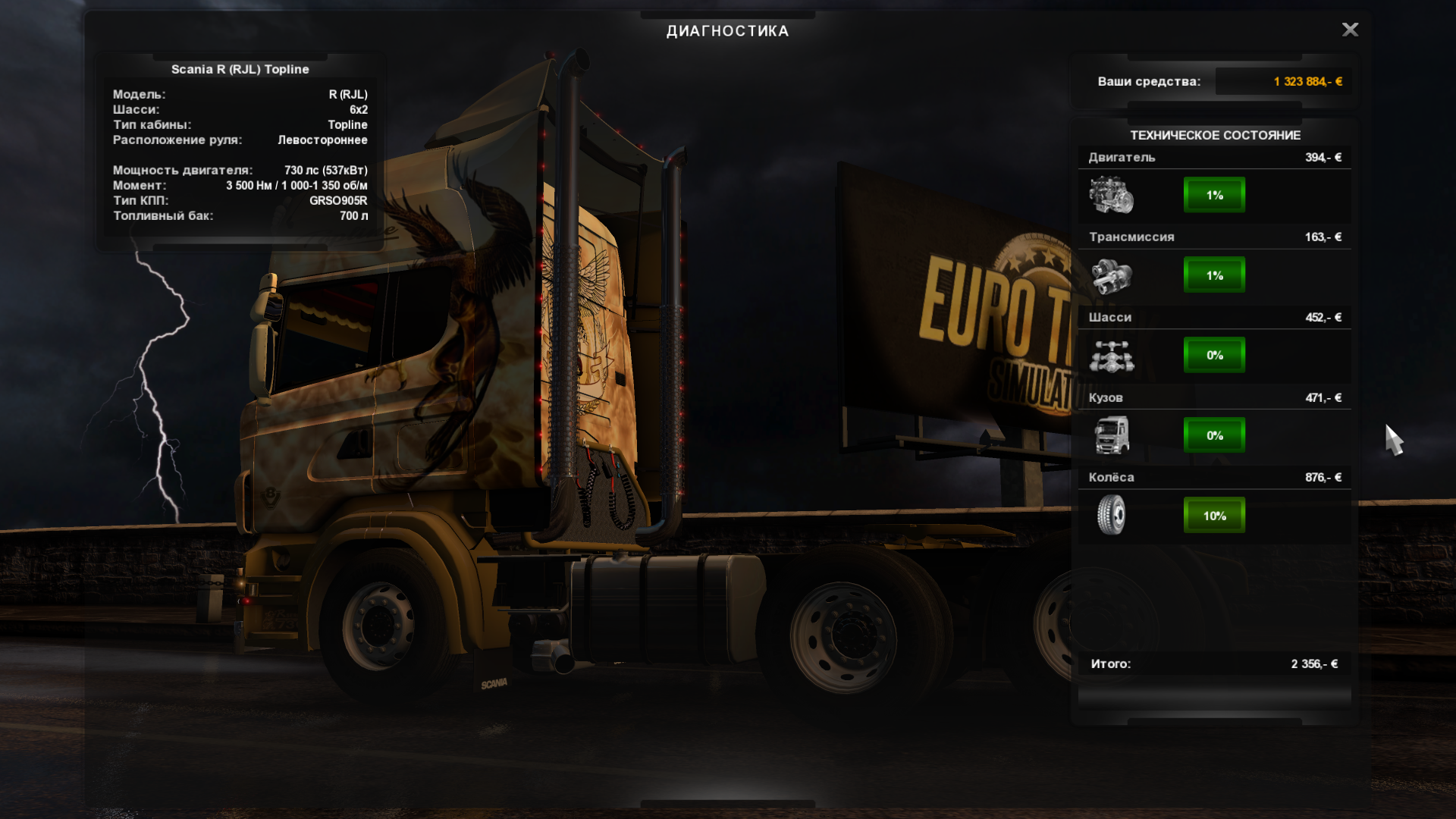Close the diagnostics window
The width and height of the screenshot is (1456, 819).
[1350, 30]
